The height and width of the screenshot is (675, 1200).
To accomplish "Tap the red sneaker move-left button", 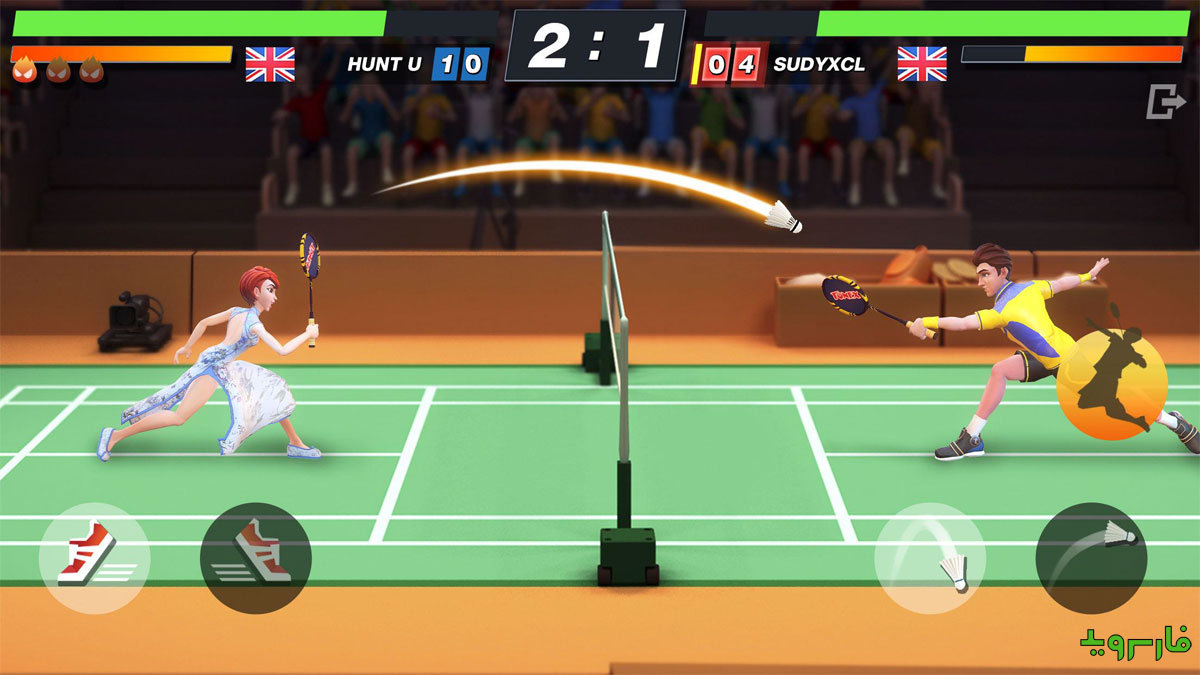I will 93,557.
